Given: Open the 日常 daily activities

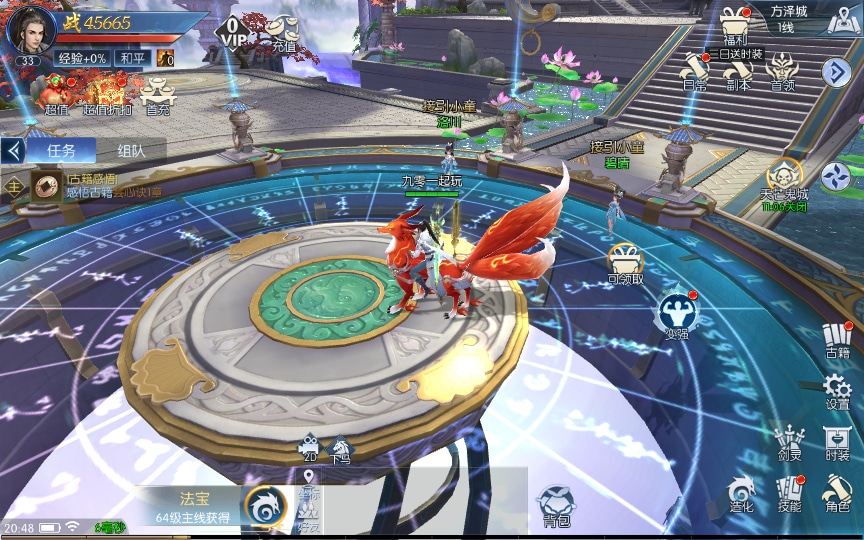Looking at the screenshot, I should point(695,72).
